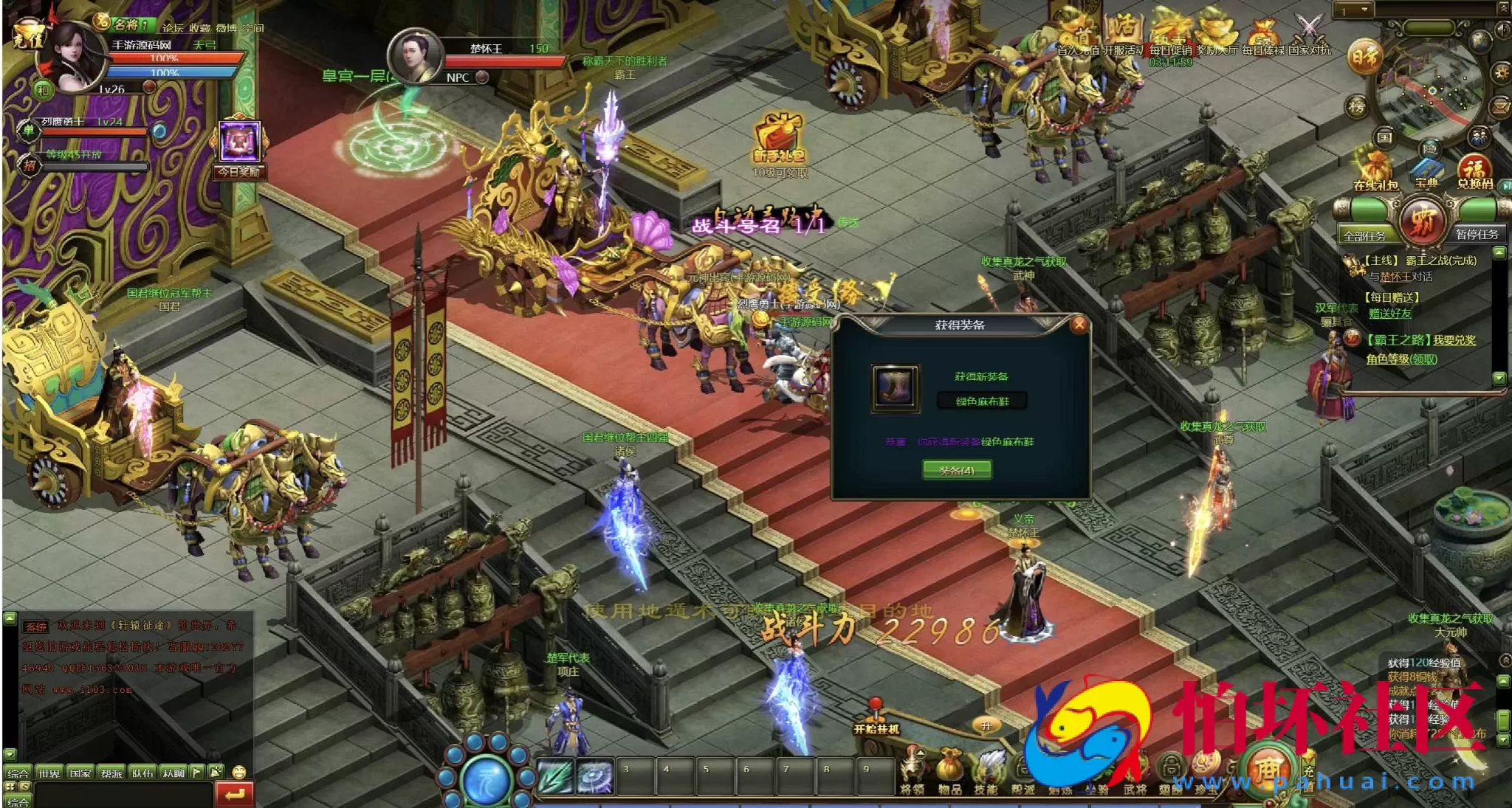
Task: Select the green cloth shoes item slot
Action: coord(896,387)
